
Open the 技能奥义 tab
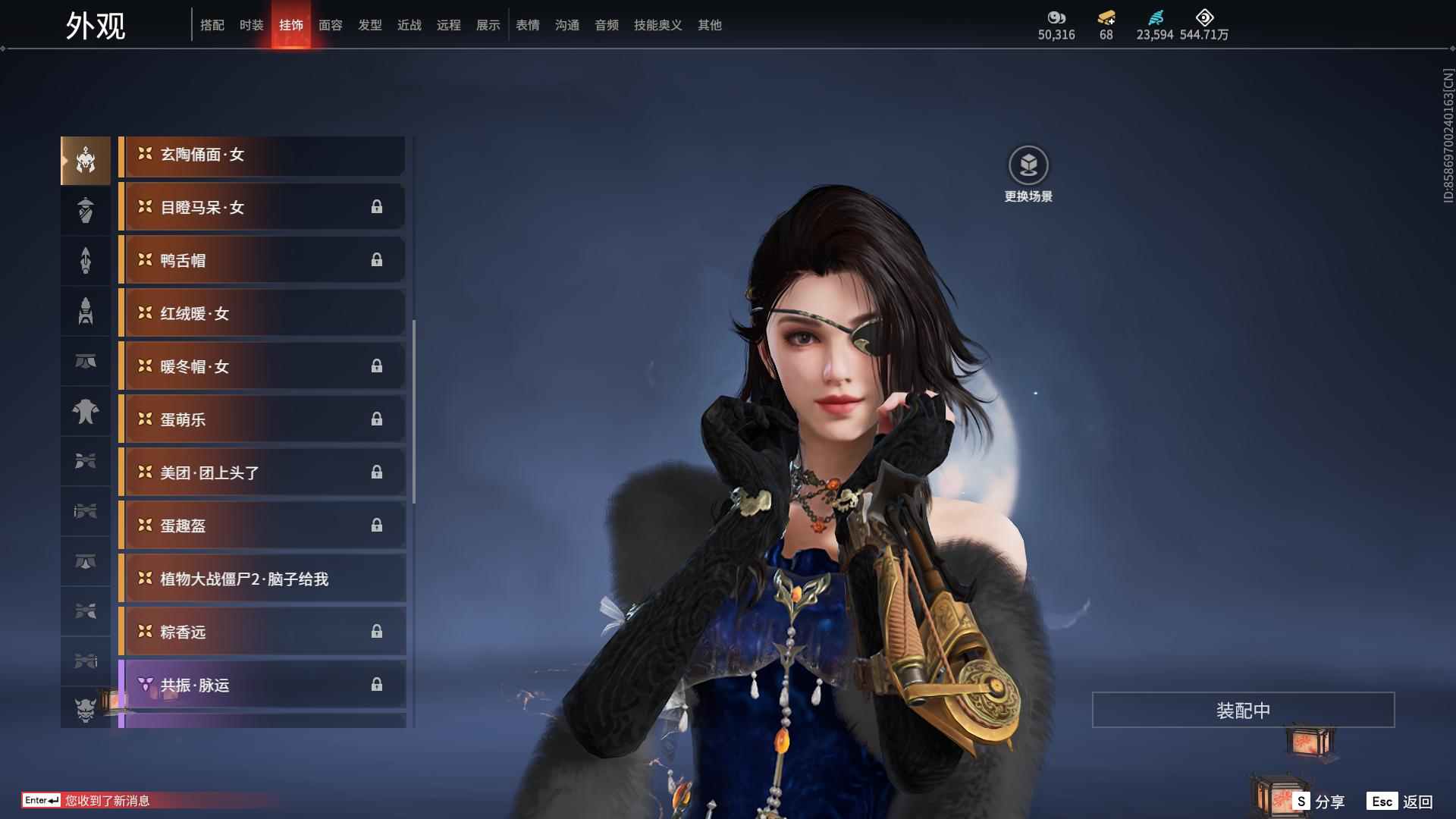[657, 25]
